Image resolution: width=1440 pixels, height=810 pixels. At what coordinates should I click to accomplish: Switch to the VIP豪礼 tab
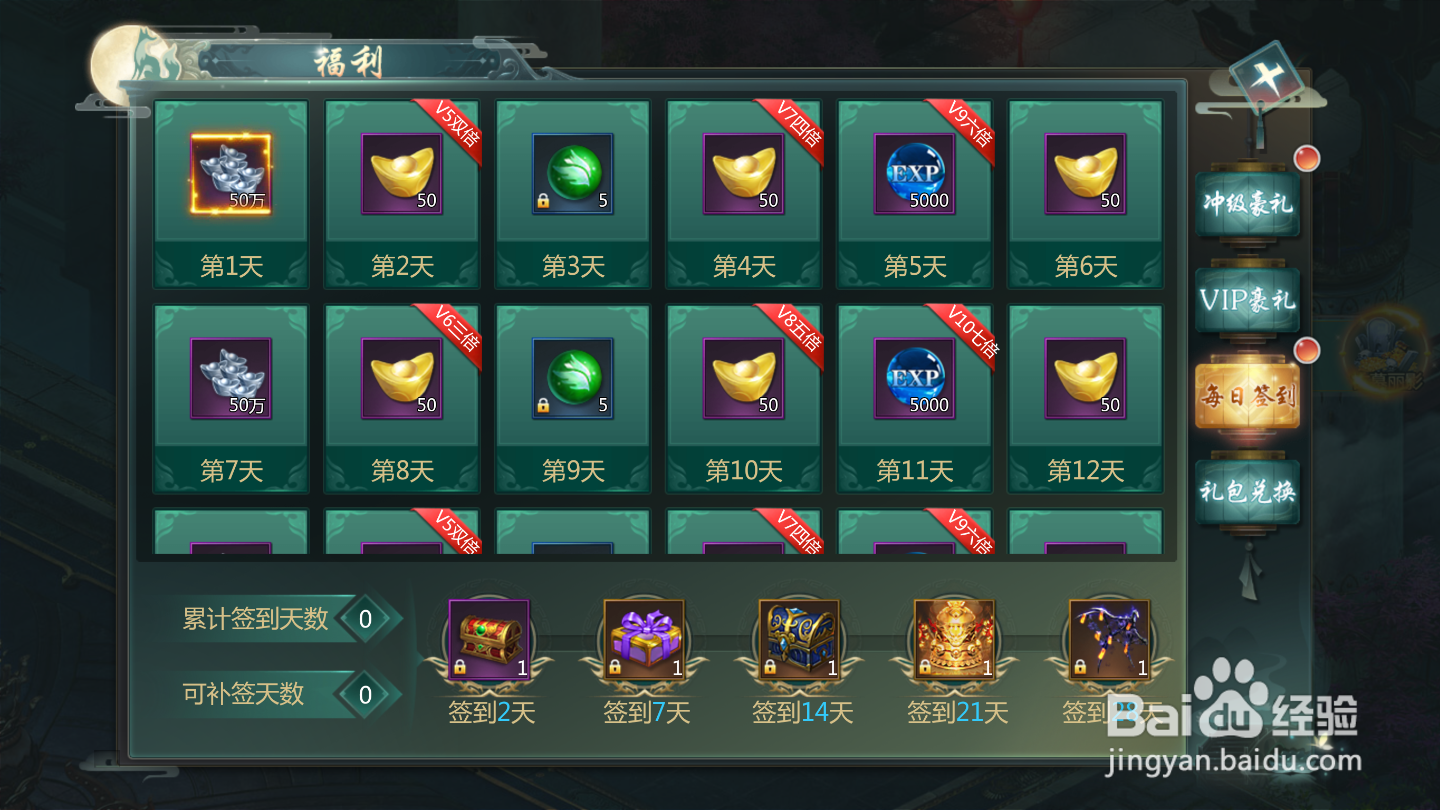[1247, 298]
